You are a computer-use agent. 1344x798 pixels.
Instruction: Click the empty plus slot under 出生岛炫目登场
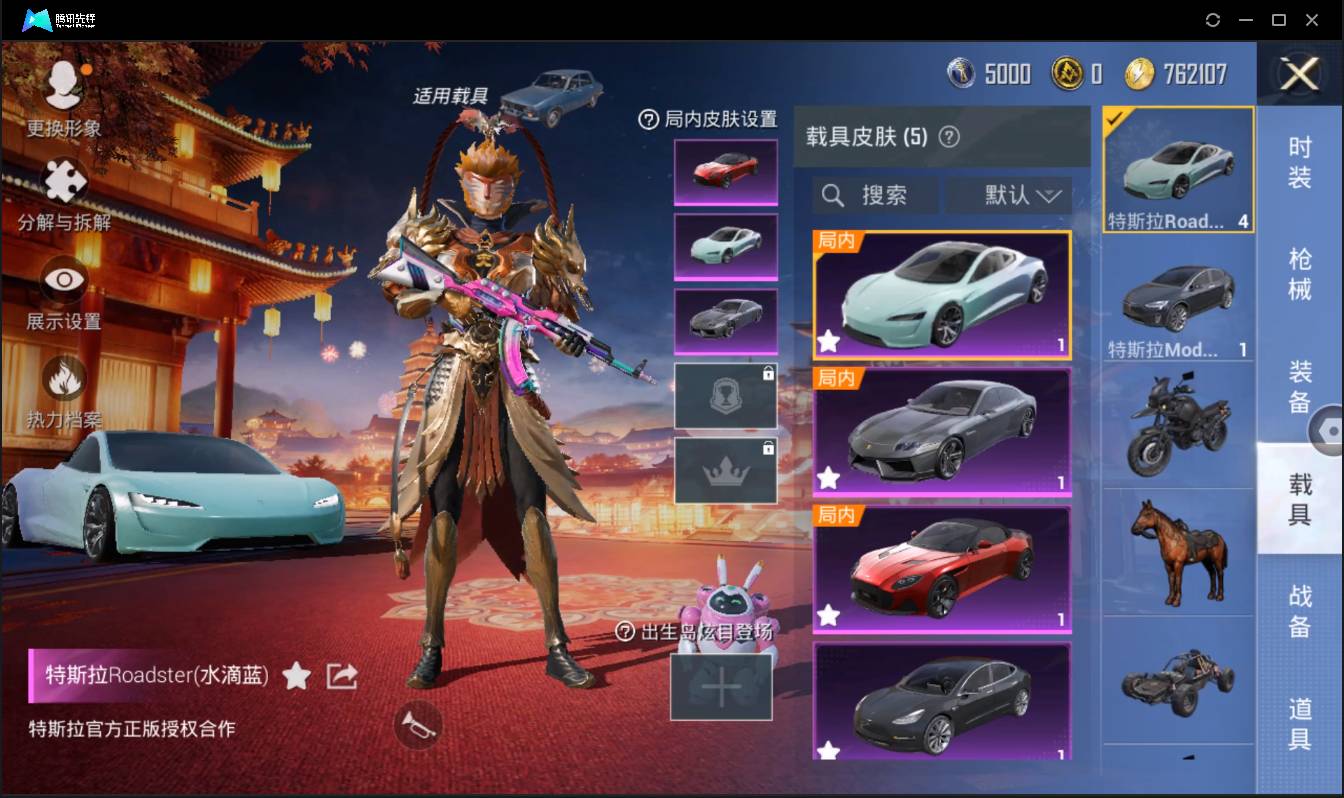click(722, 688)
